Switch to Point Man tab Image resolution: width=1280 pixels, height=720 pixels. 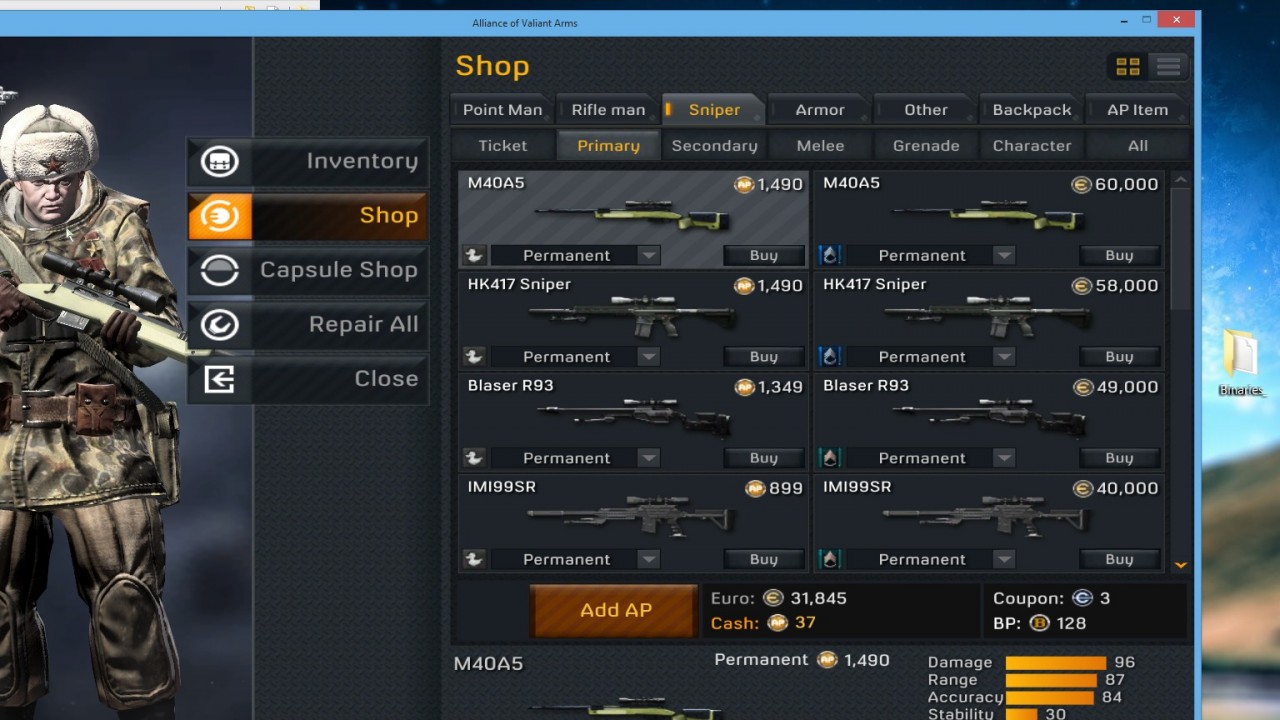(x=502, y=110)
